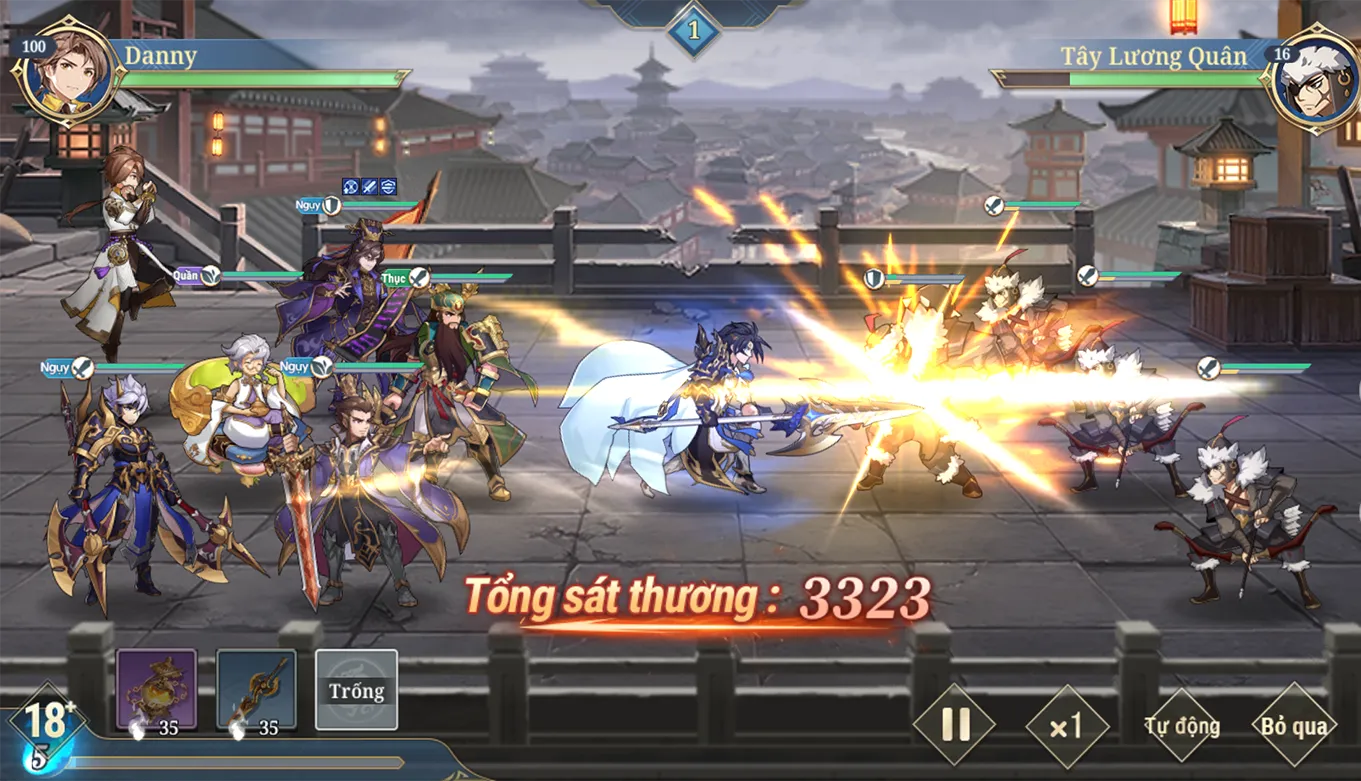Pause the battle

(x=954, y=725)
